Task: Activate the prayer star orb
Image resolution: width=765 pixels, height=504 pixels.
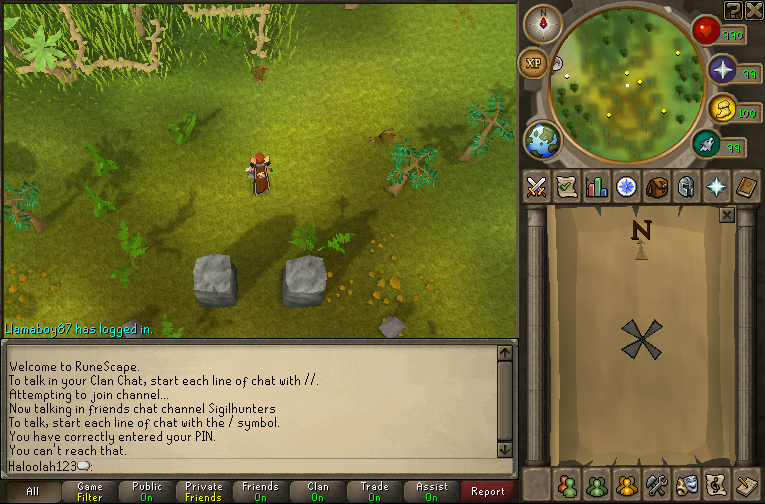Action: (x=723, y=70)
